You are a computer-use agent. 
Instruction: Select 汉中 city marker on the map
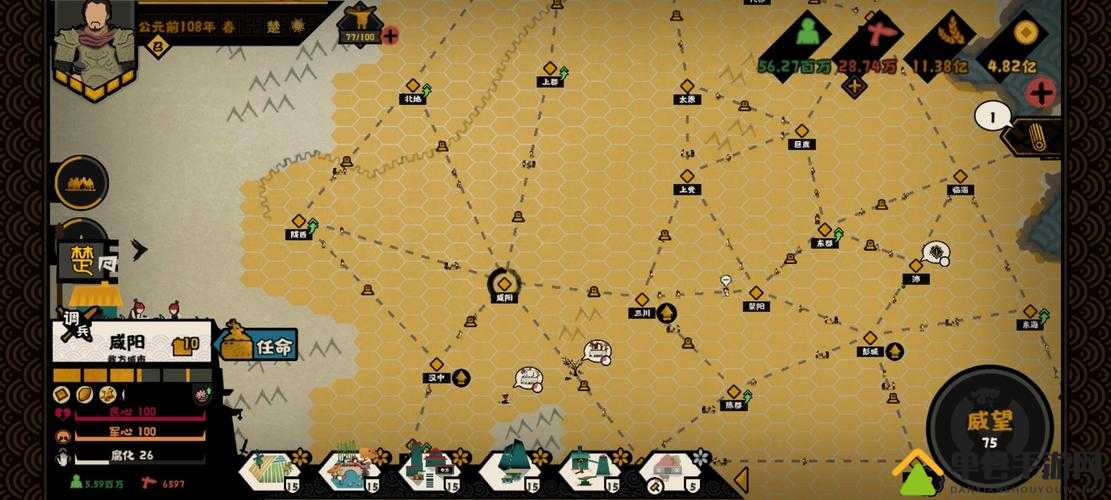436,366
